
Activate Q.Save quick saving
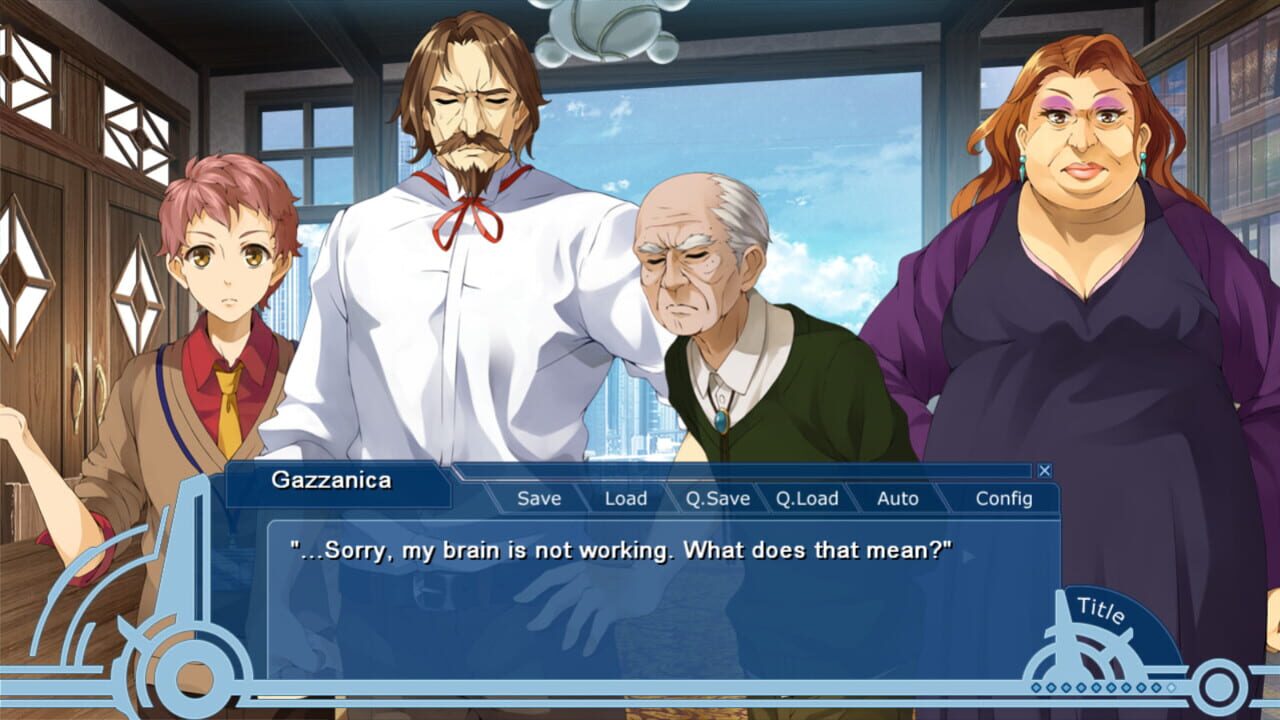pos(719,498)
